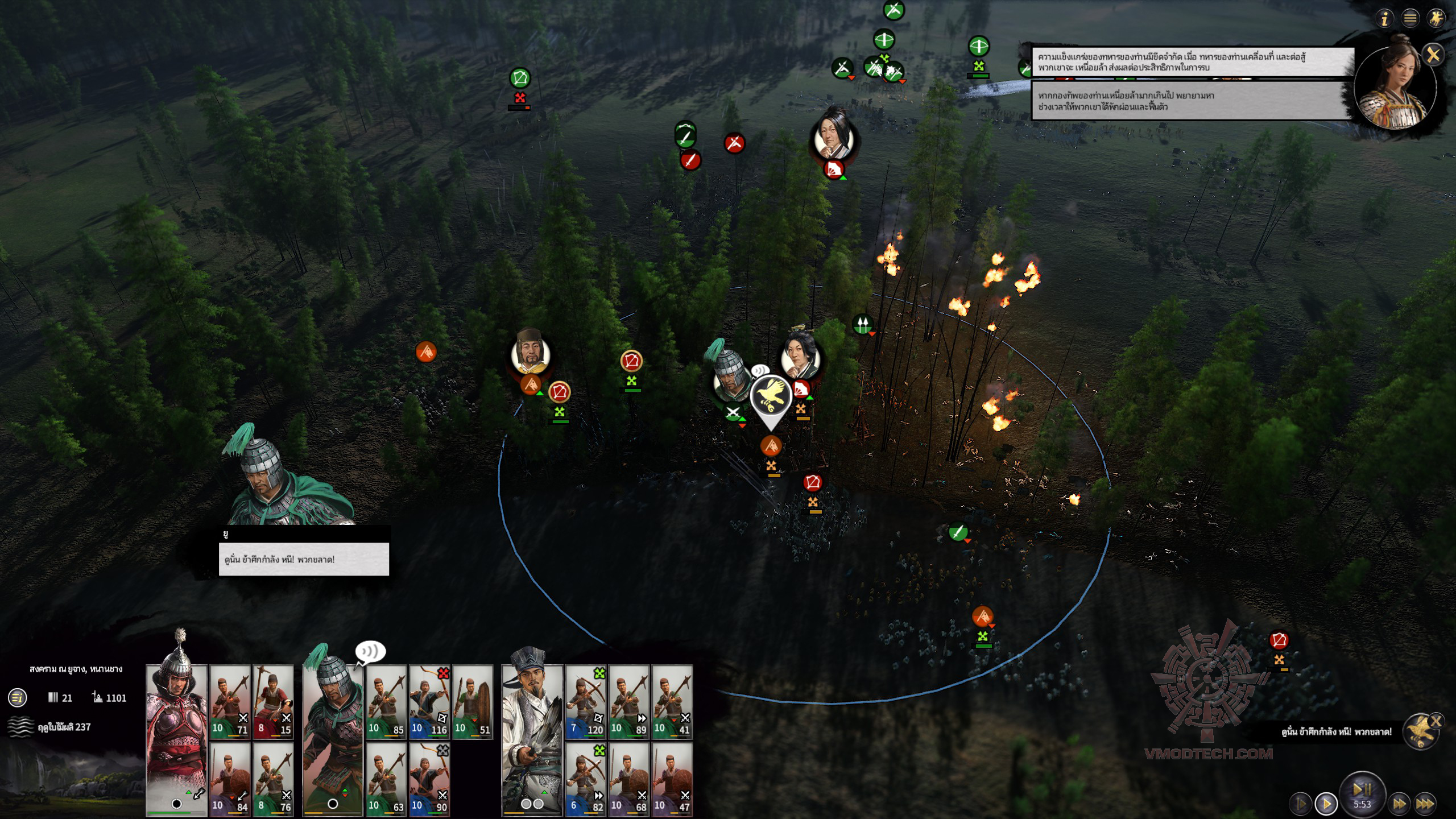Select the archer unit card showing 116

pos(429,702)
